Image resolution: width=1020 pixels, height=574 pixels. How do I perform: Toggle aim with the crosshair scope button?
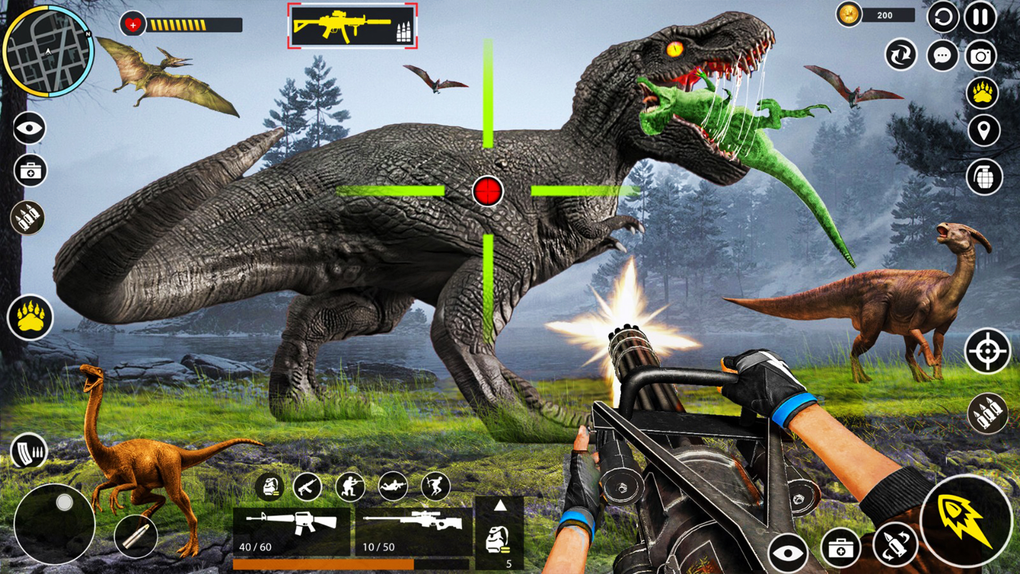pyautogui.click(x=986, y=351)
